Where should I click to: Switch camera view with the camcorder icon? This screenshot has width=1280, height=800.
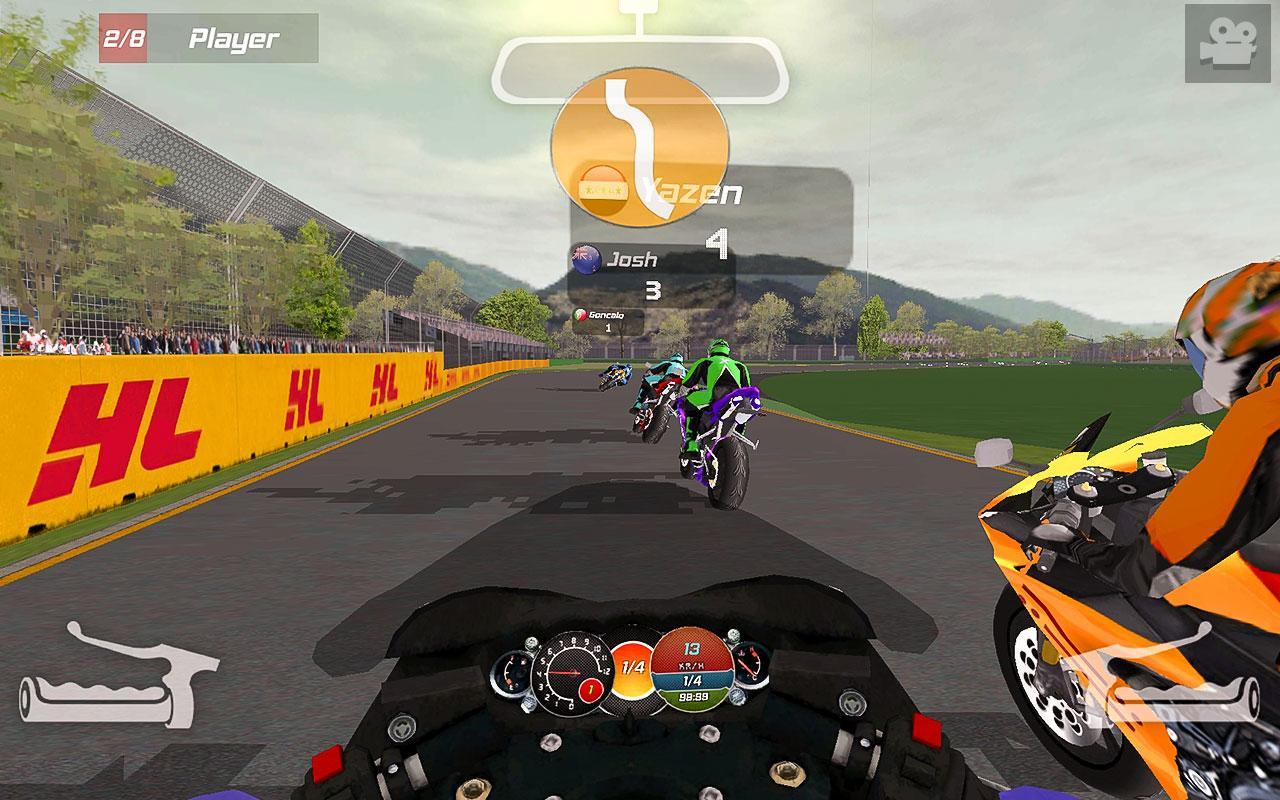[x=1227, y=43]
